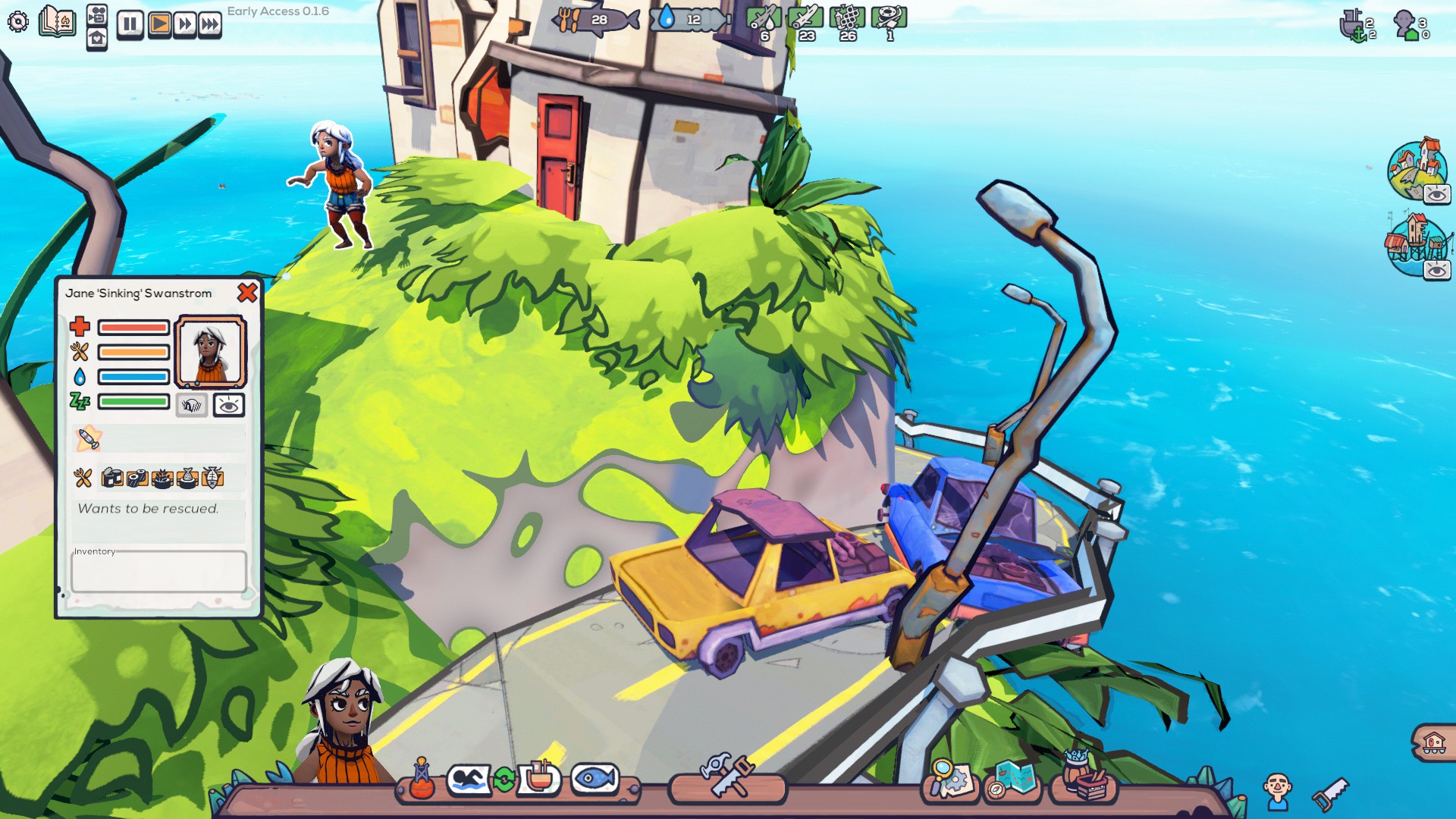
Task: Open the settings gear menu
Action: point(18,21)
